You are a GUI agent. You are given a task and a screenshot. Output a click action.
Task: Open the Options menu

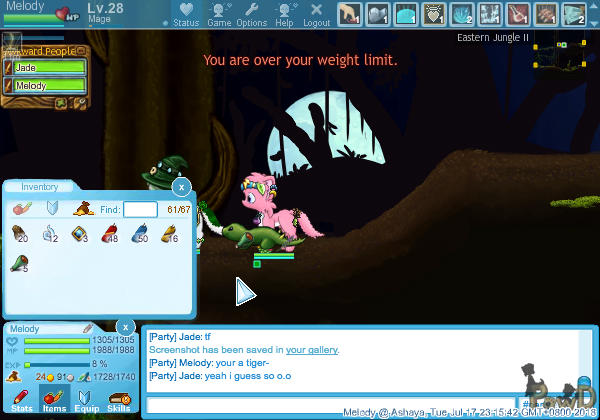tap(251, 14)
